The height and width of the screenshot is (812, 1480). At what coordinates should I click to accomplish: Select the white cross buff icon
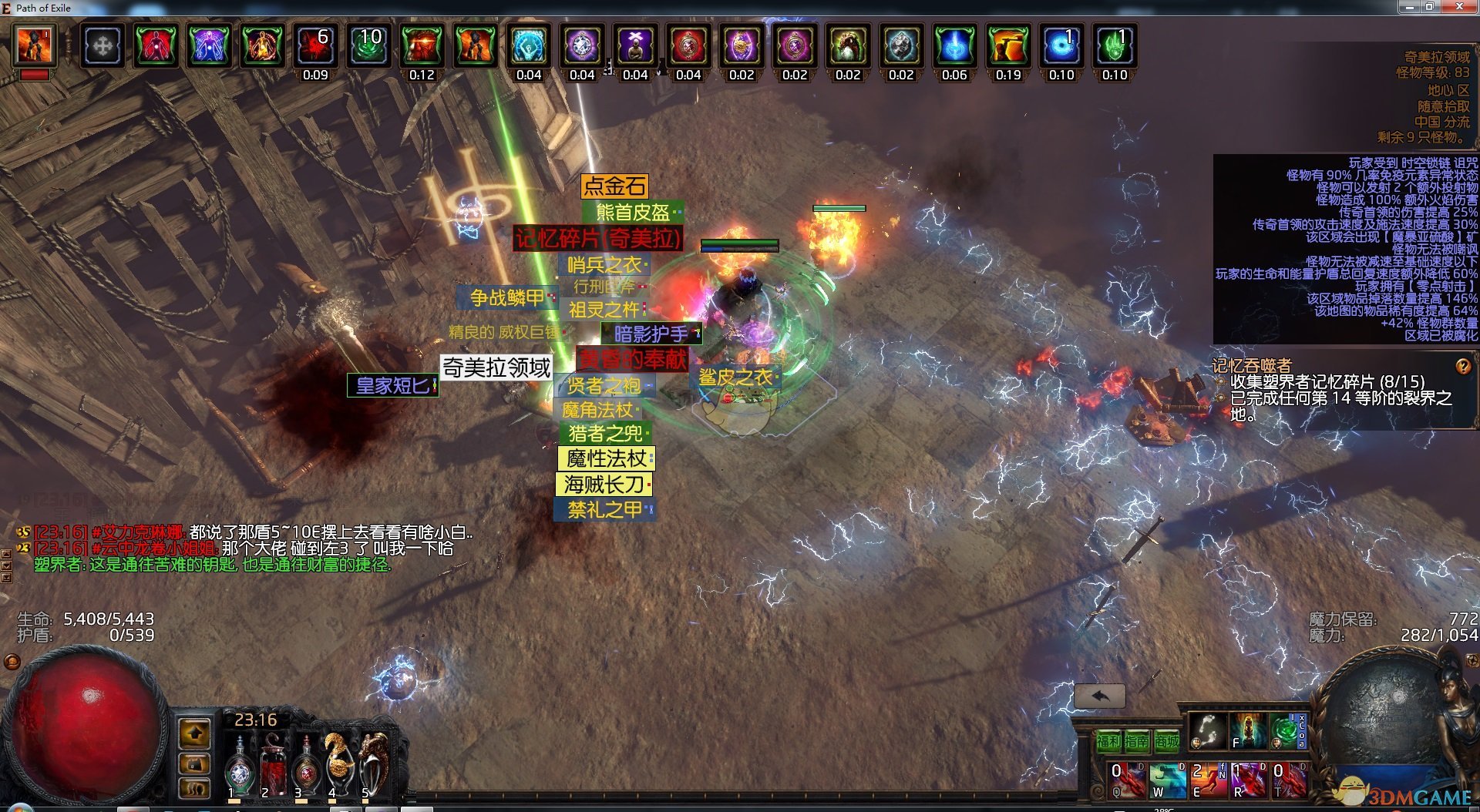[103, 46]
